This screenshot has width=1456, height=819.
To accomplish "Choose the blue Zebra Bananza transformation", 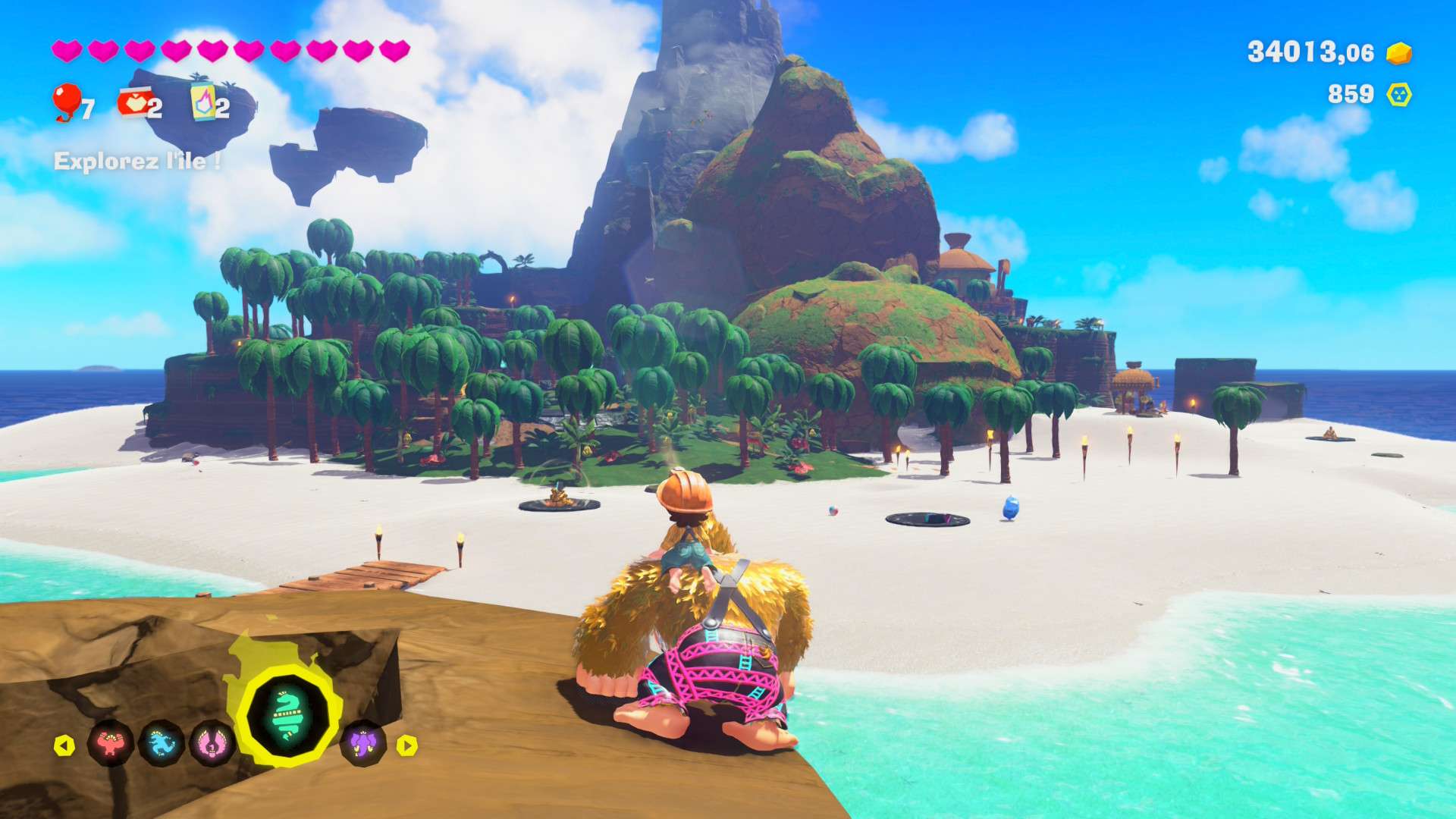I will [162, 743].
